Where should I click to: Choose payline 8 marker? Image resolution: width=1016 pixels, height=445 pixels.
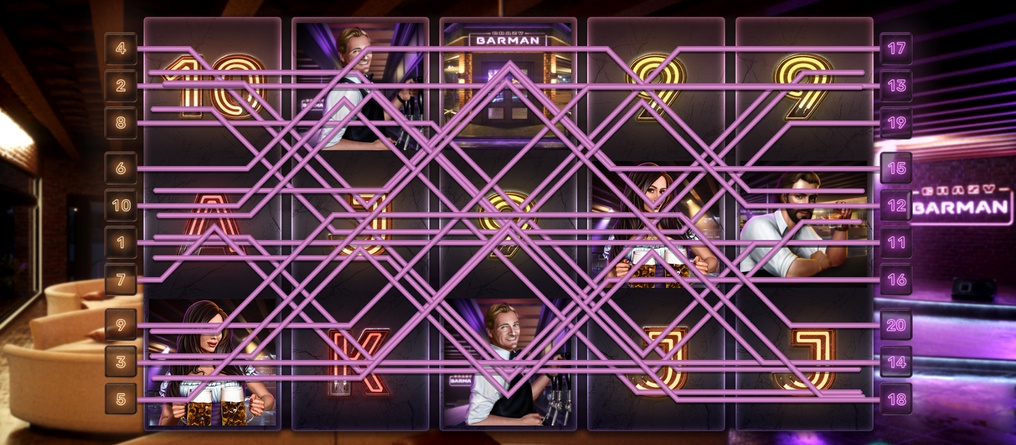click(120, 124)
